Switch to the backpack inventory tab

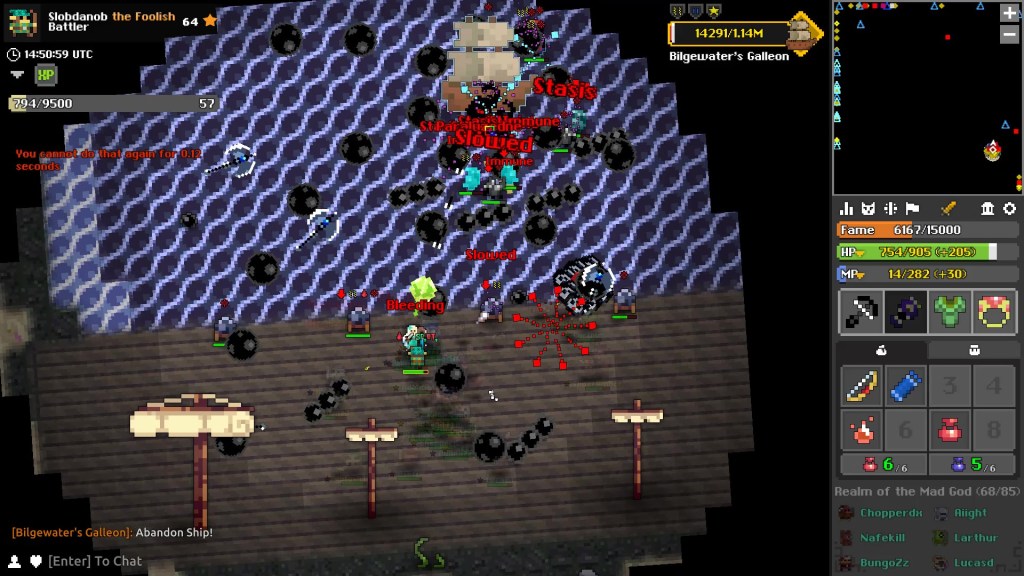[973, 350]
